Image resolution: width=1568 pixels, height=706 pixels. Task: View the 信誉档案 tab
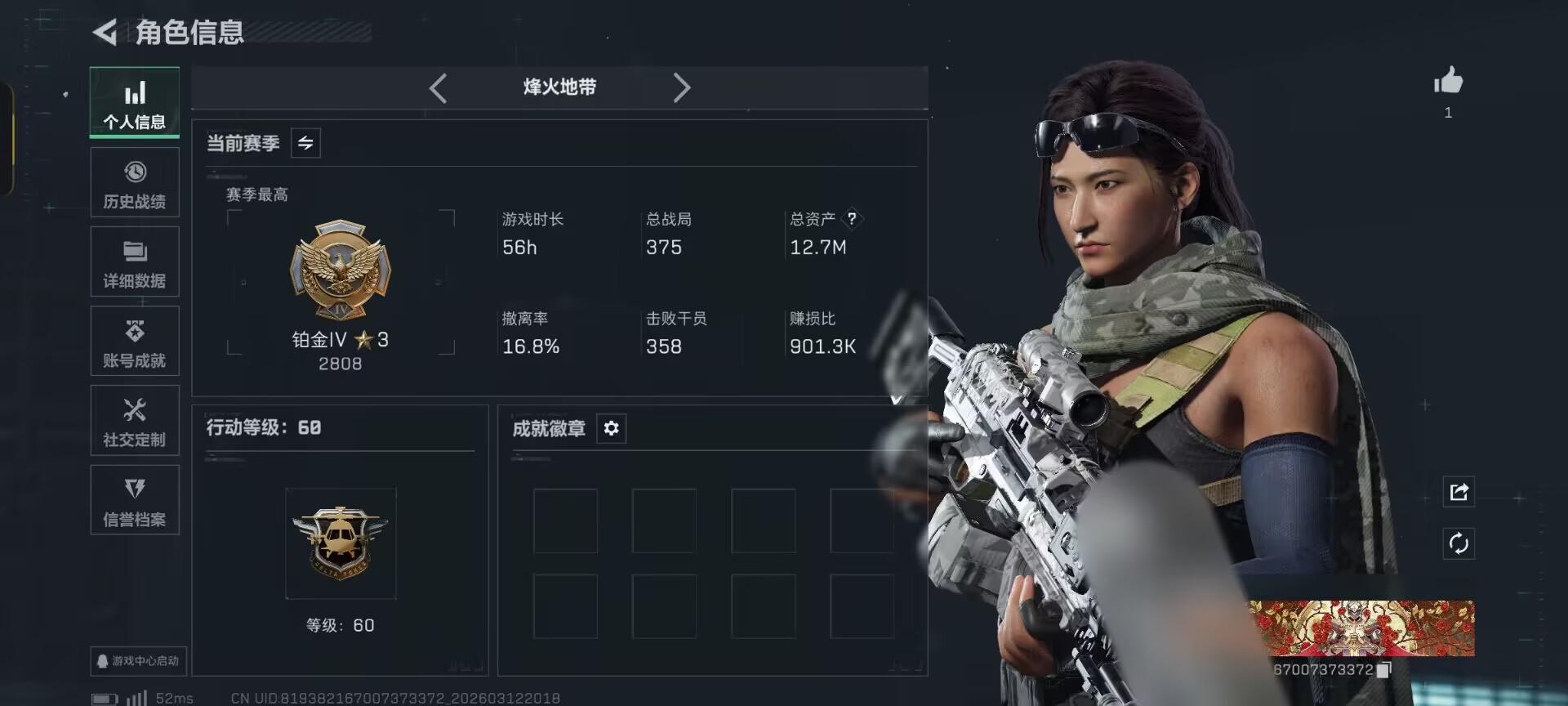coord(135,500)
